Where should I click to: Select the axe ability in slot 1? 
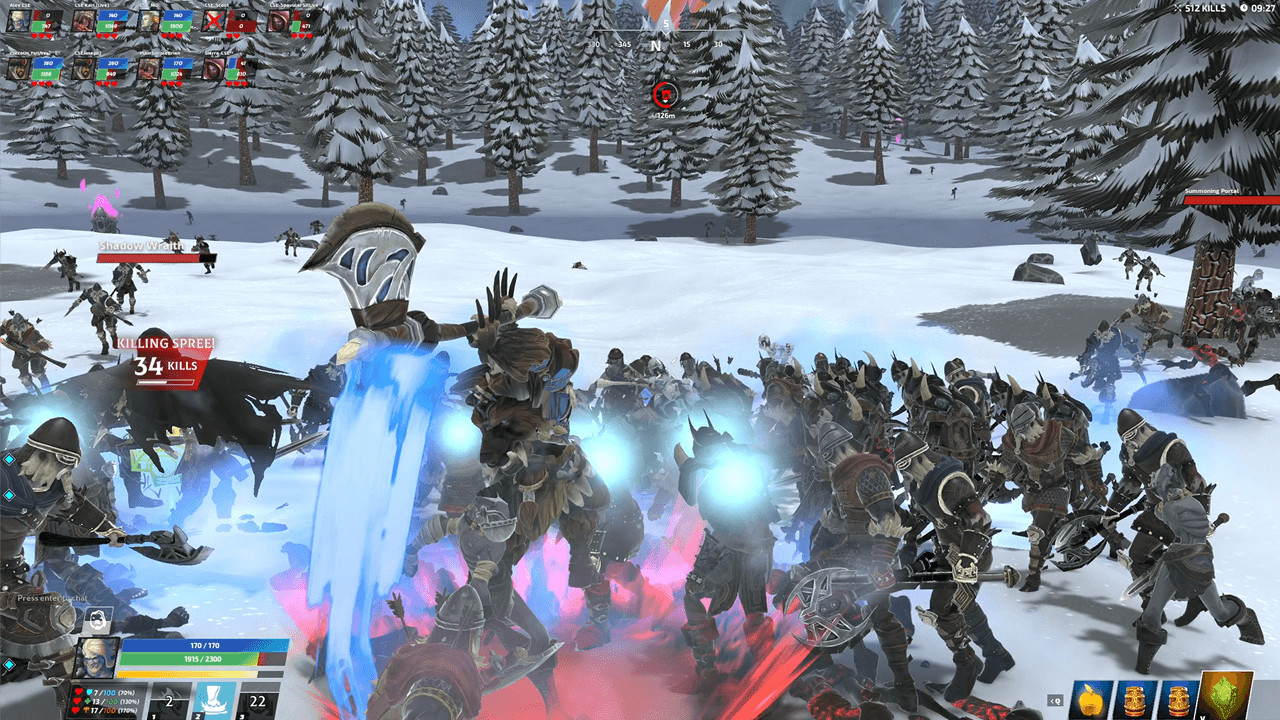[x=168, y=698]
